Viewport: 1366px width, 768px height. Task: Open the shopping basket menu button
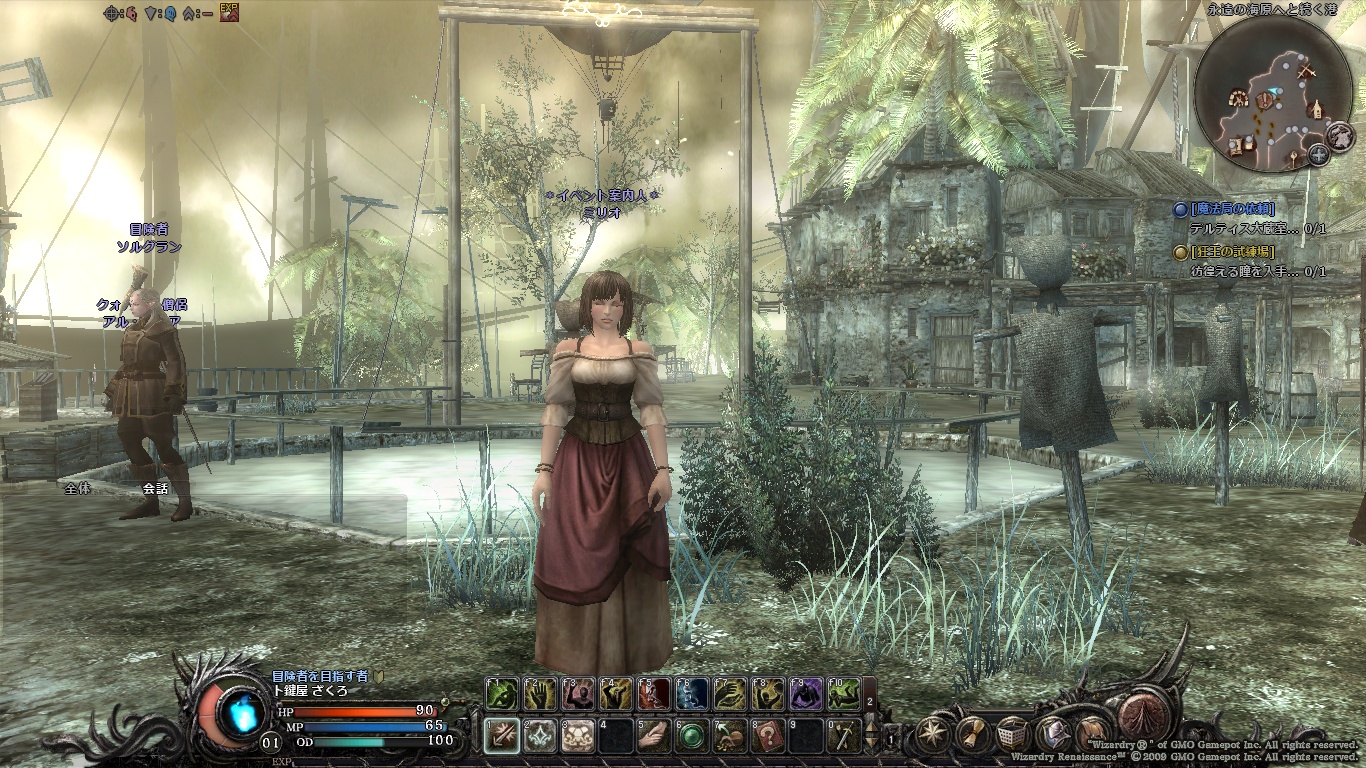pyautogui.click(x=1014, y=733)
